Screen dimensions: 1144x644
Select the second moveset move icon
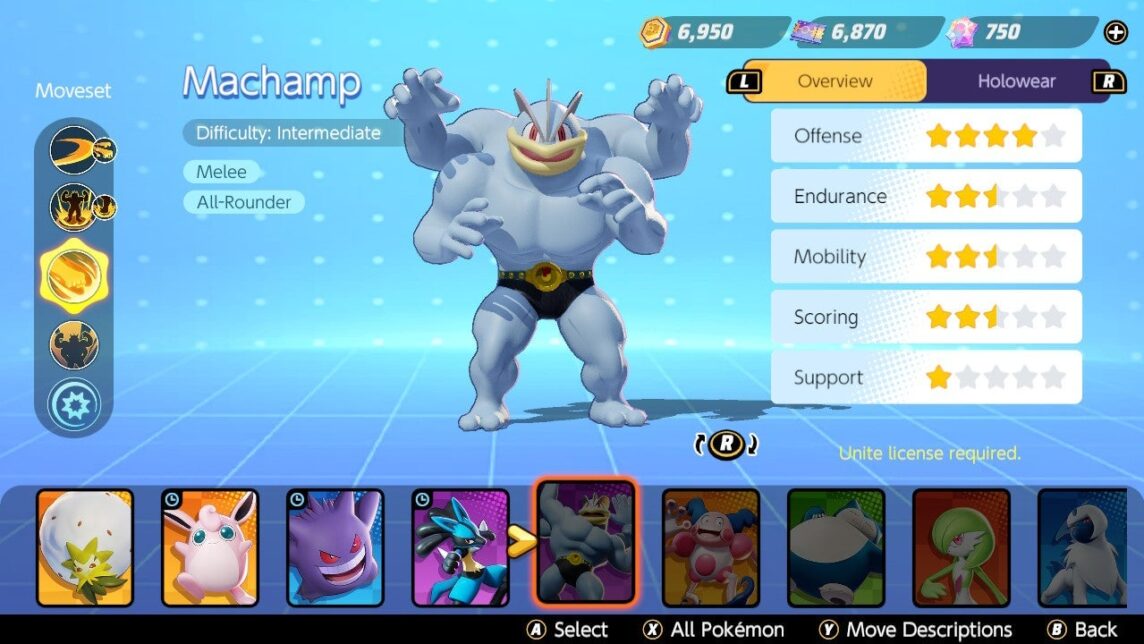(x=74, y=208)
